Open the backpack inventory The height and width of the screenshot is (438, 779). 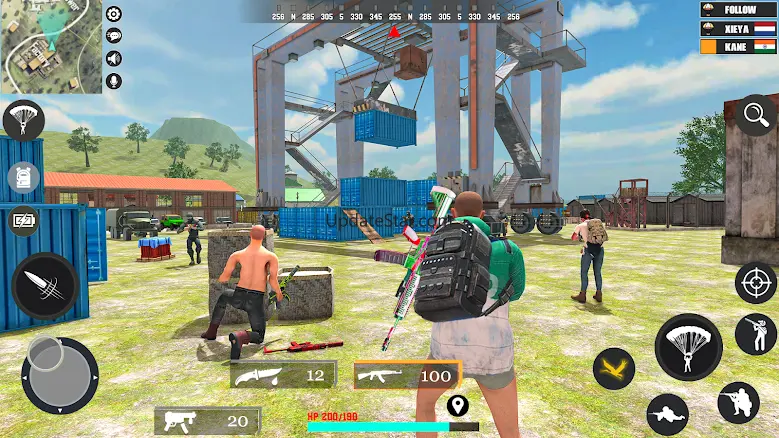(x=23, y=178)
